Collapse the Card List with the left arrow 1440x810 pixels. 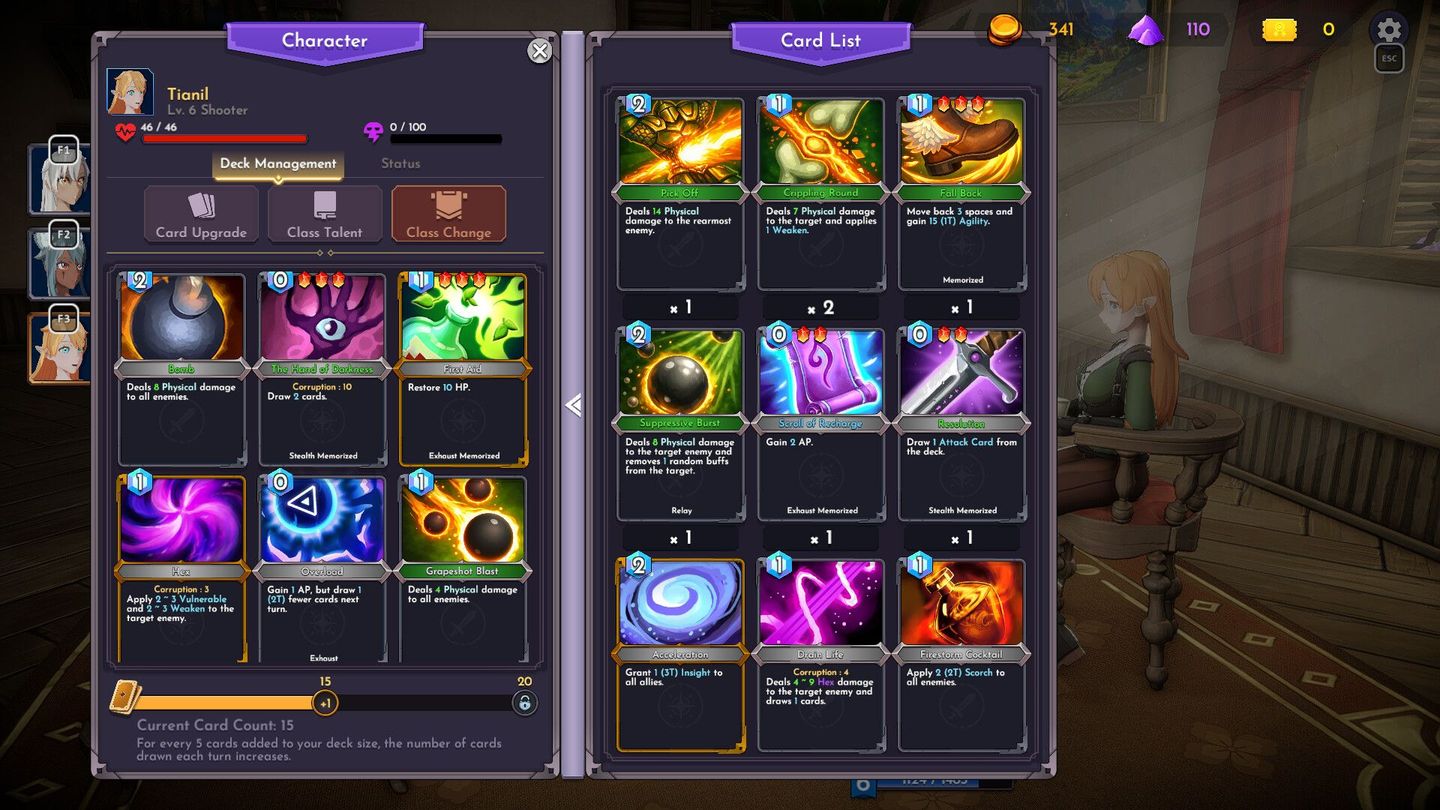(x=573, y=405)
